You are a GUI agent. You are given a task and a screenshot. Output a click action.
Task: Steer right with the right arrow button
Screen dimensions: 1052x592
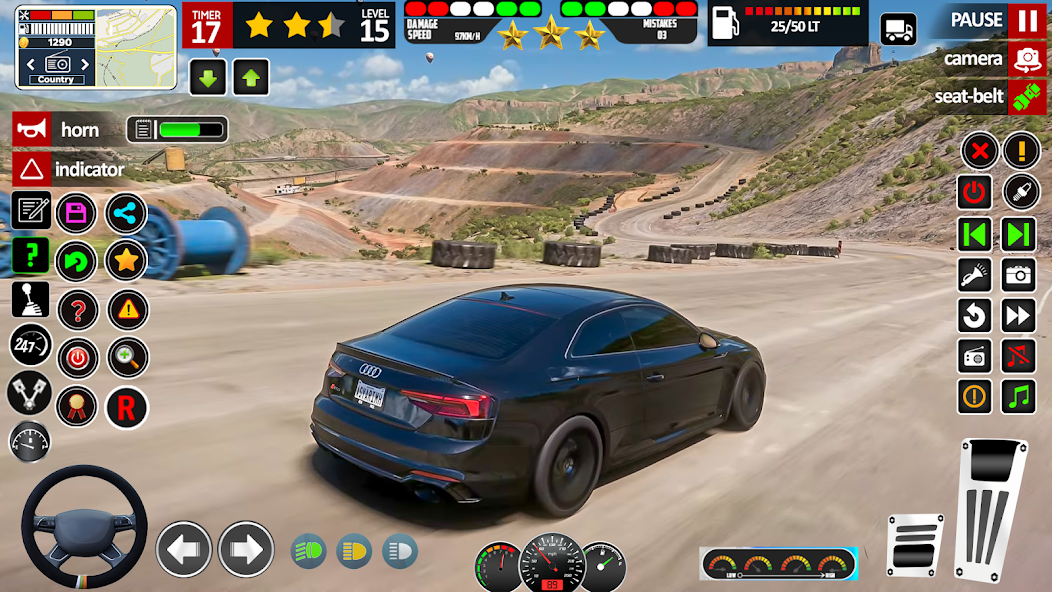[x=246, y=549]
